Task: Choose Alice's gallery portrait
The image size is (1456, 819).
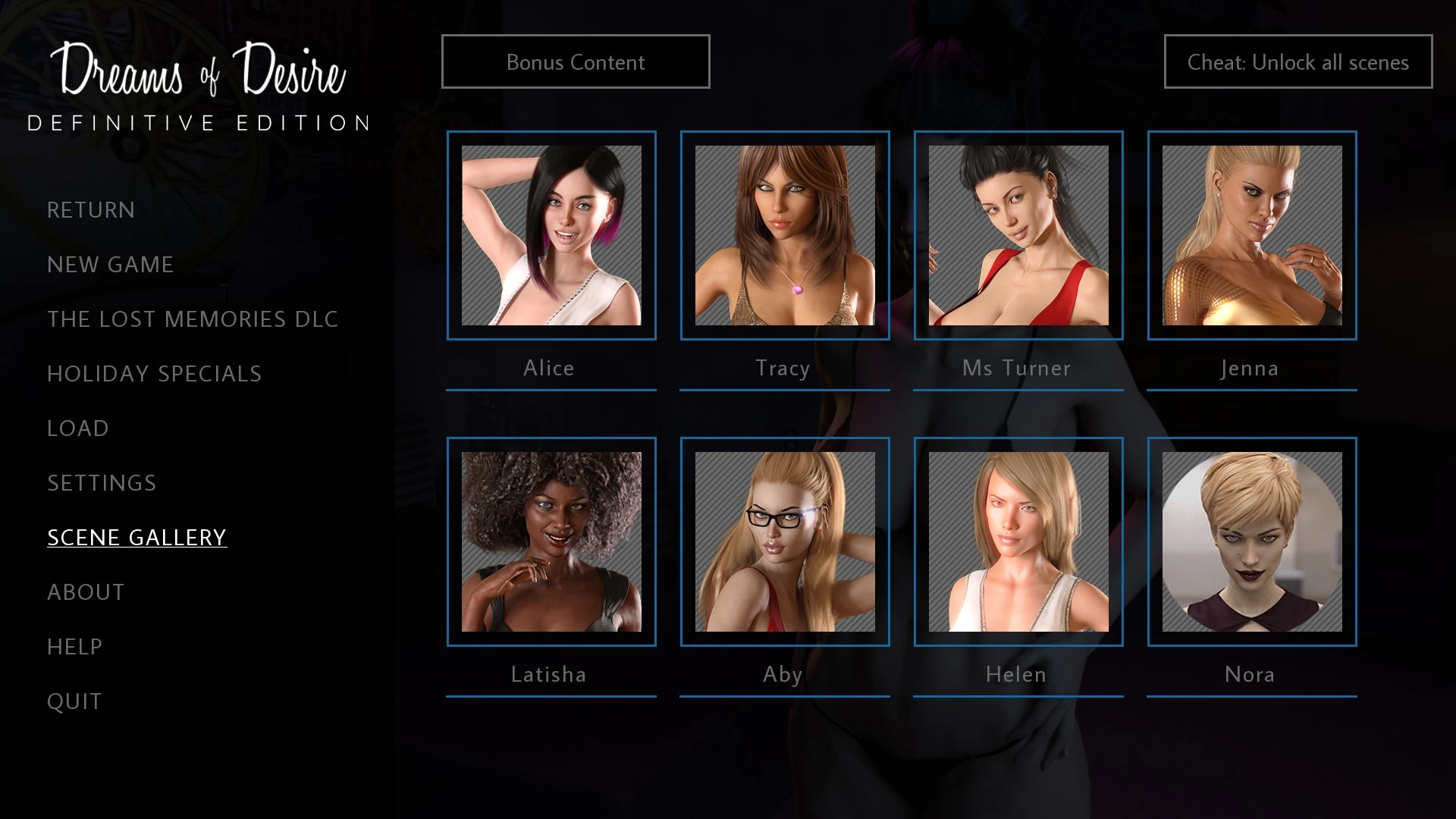Action: 551,236
